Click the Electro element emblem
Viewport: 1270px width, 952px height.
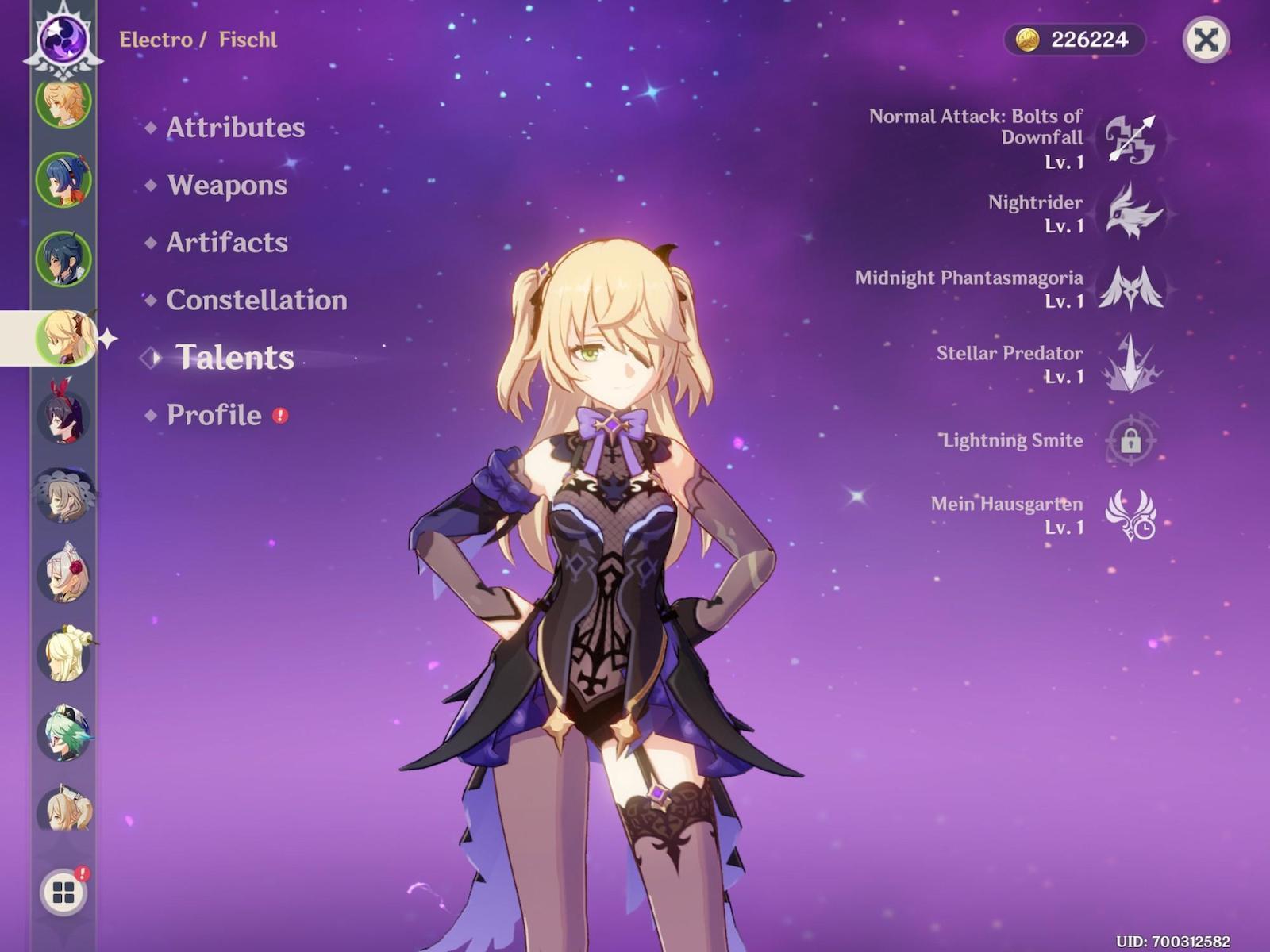tap(63, 40)
